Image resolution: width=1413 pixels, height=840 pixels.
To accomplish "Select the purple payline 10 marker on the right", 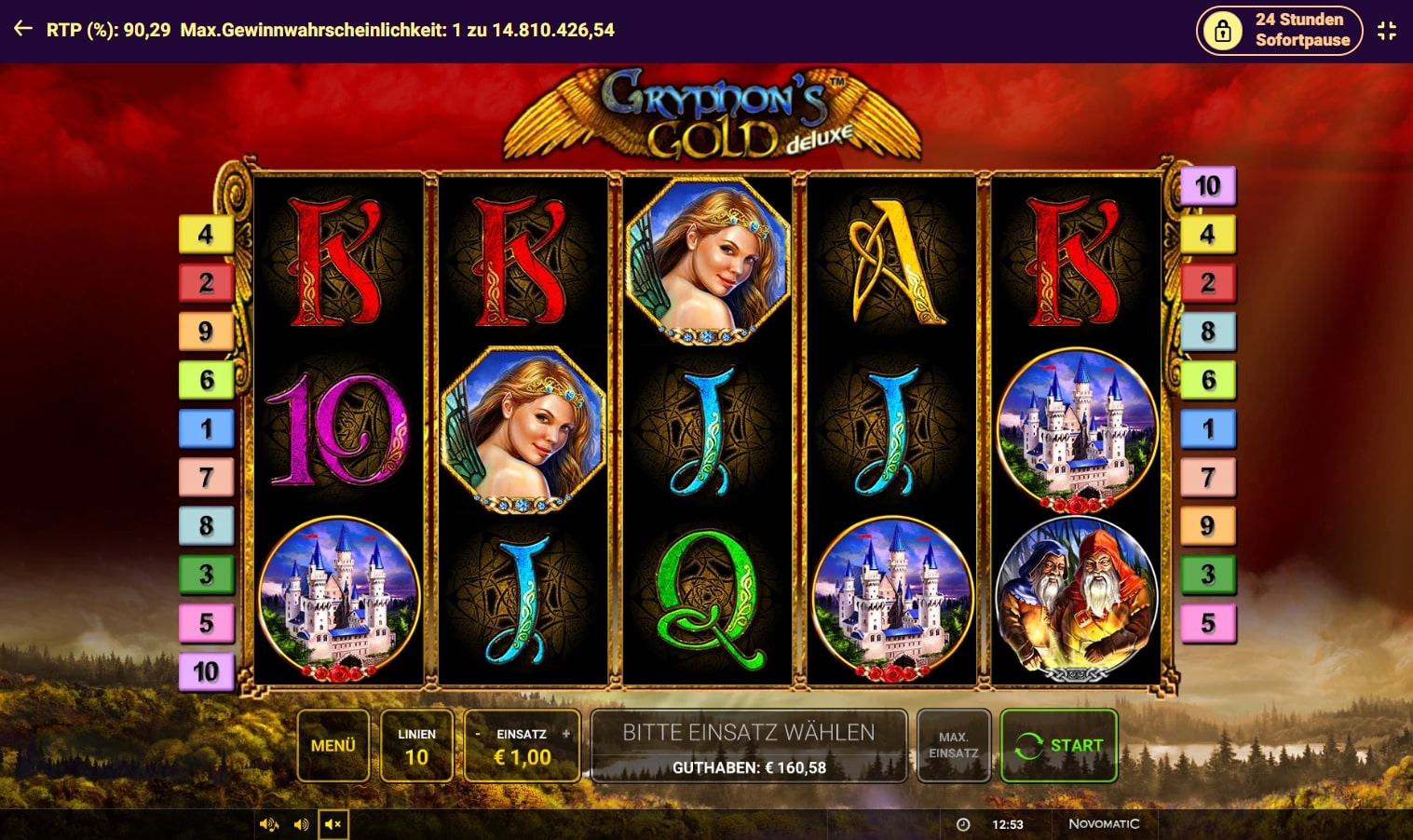I will pos(1207,185).
